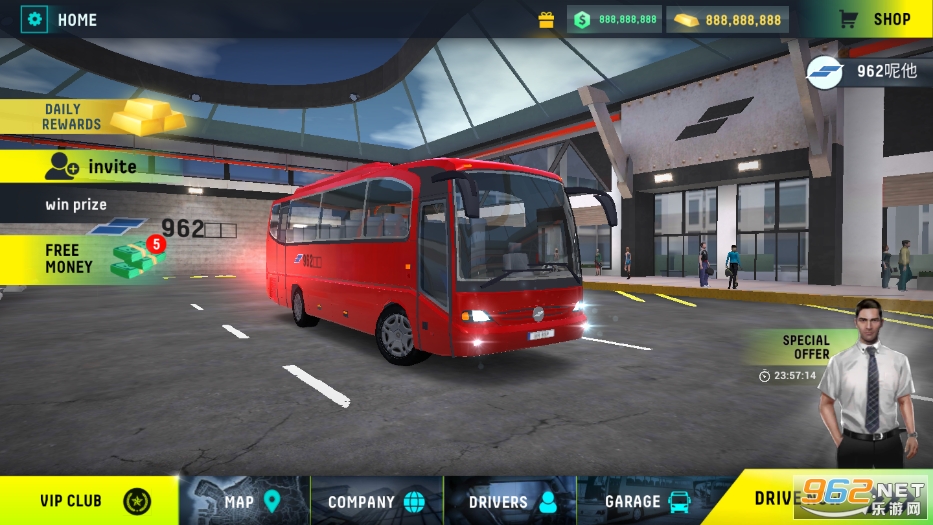Image resolution: width=933 pixels, height=525 pixels.
Task: Select the invite friends button
Action: coord(90,167)
